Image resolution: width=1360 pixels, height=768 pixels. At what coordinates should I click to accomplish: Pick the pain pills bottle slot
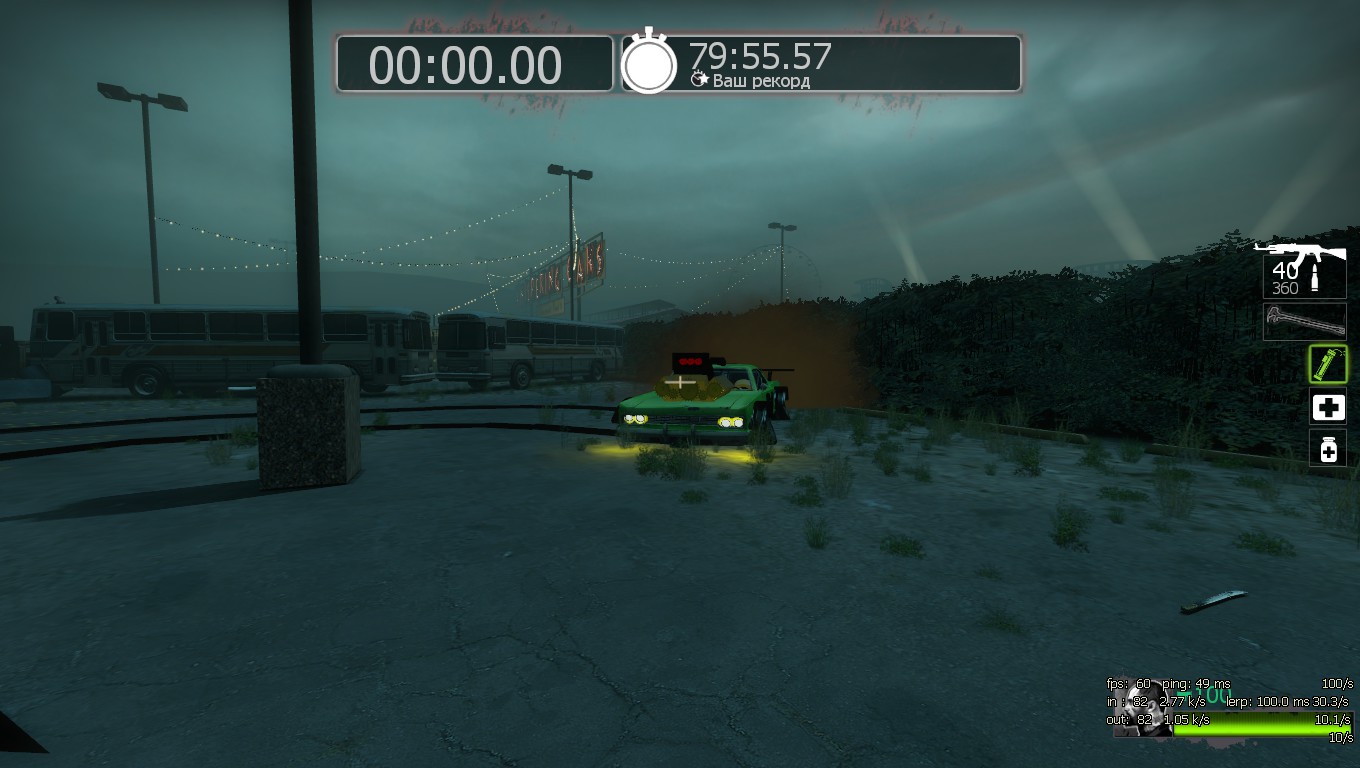pos(1328,449)
